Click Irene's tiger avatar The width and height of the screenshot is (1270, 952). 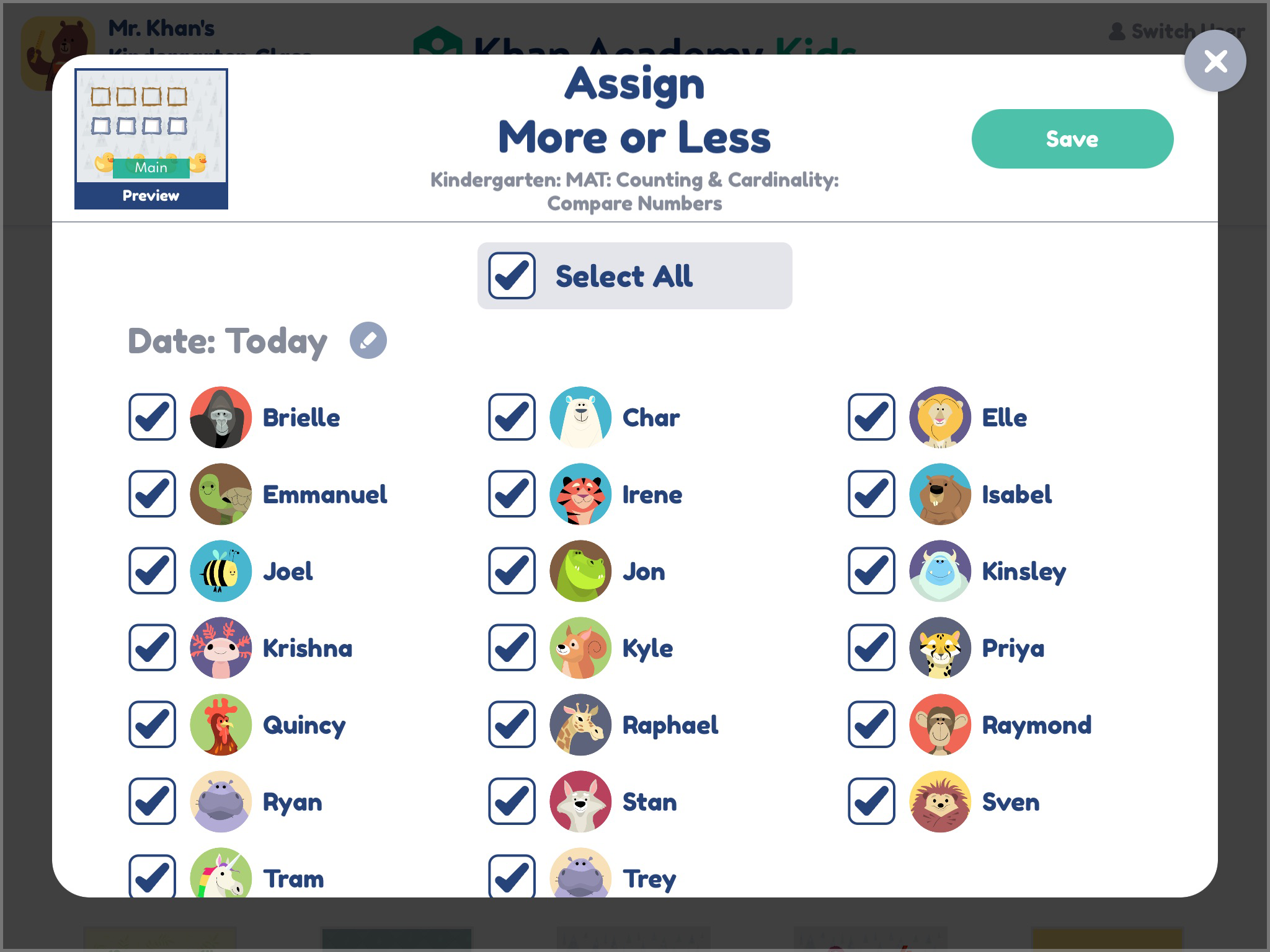pos(580,495)
